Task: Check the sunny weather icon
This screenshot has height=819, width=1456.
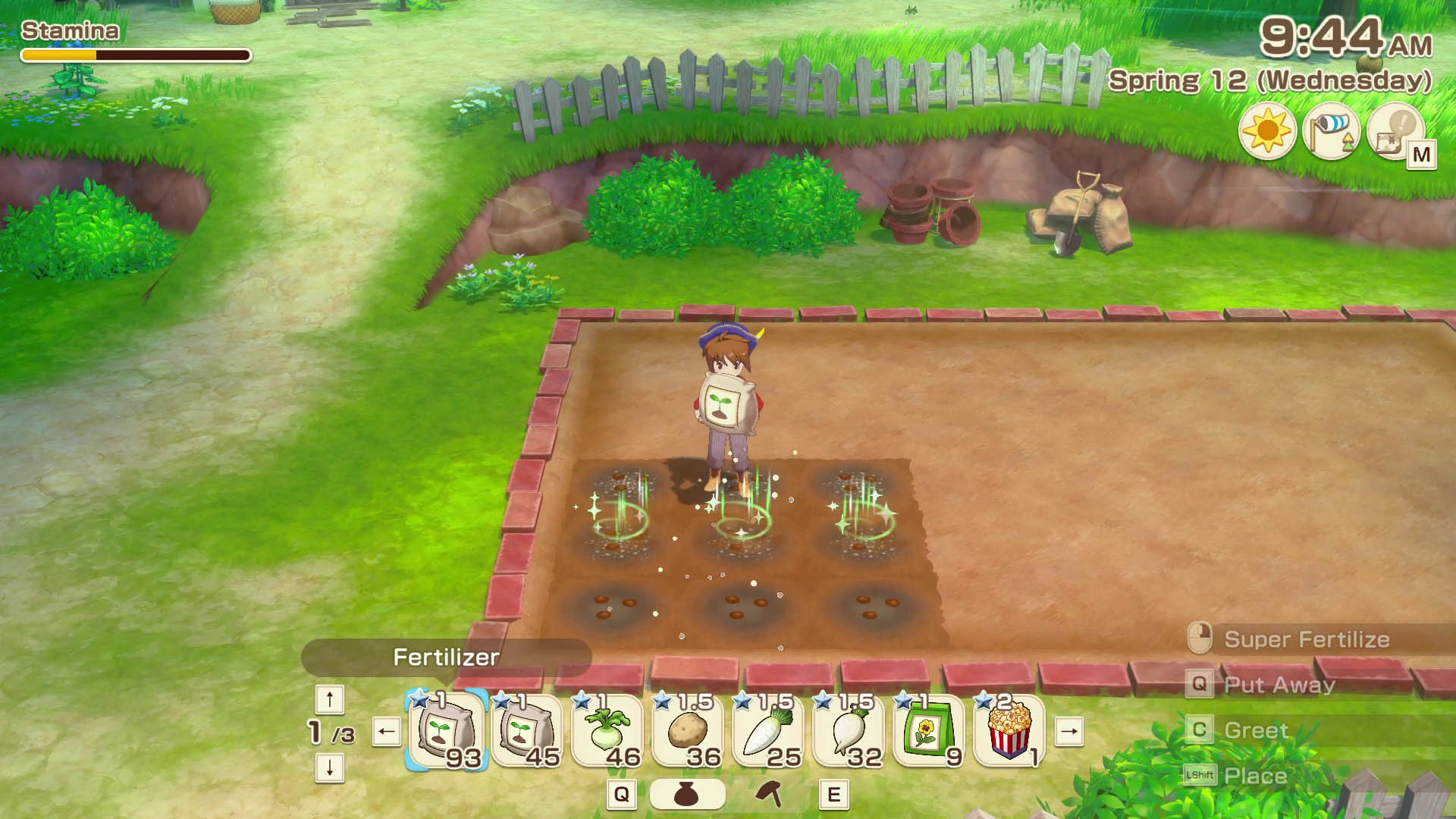Action: click(1267, 130)
